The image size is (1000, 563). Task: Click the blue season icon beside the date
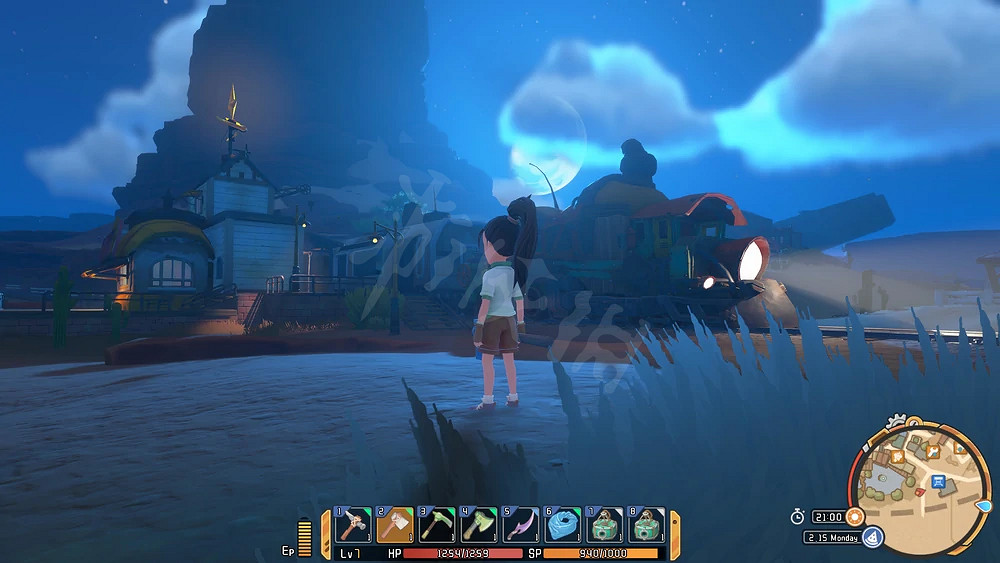tap(872, 538)
